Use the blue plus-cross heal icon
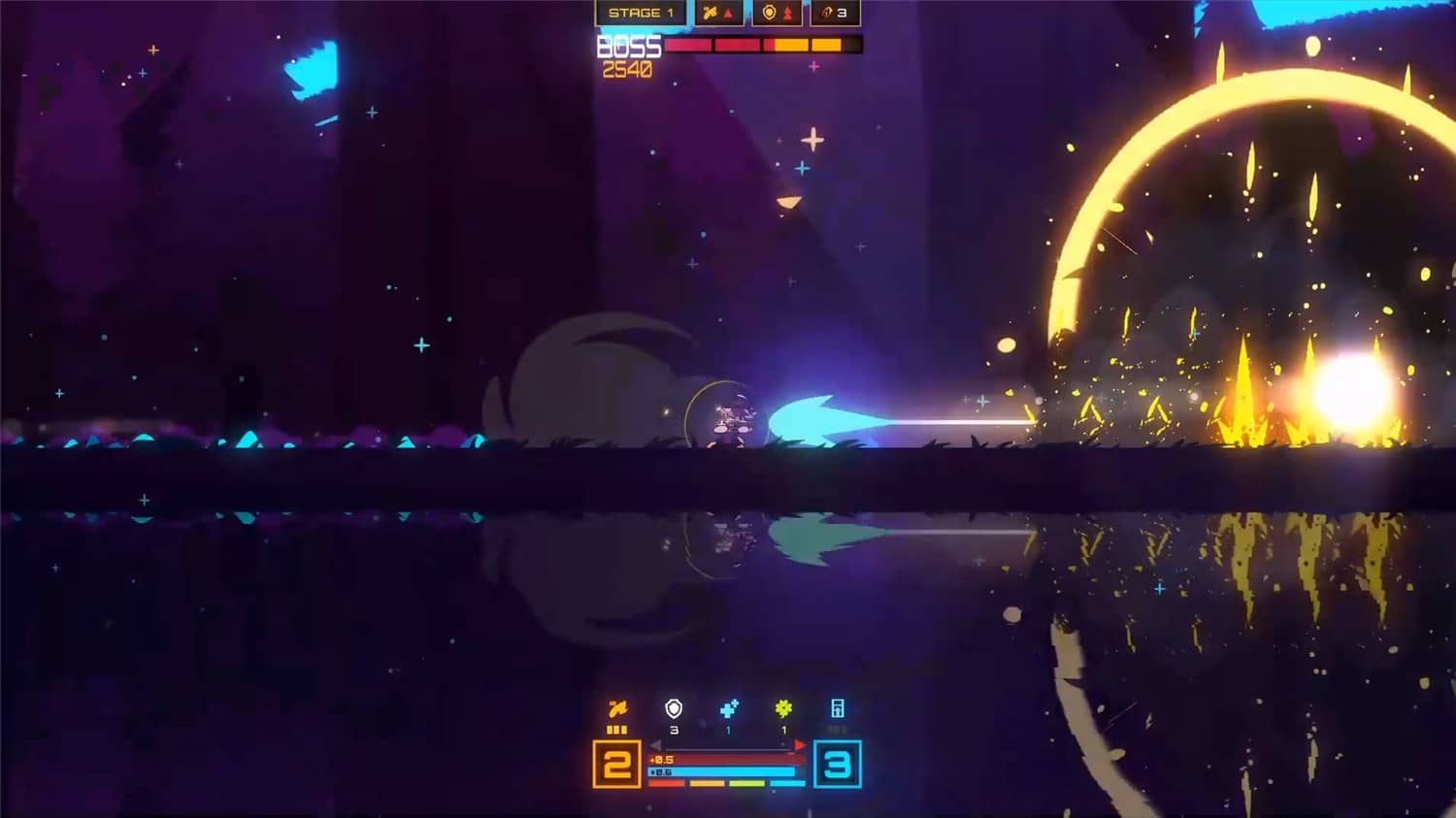1456x818 pixels. click(729, 709)
